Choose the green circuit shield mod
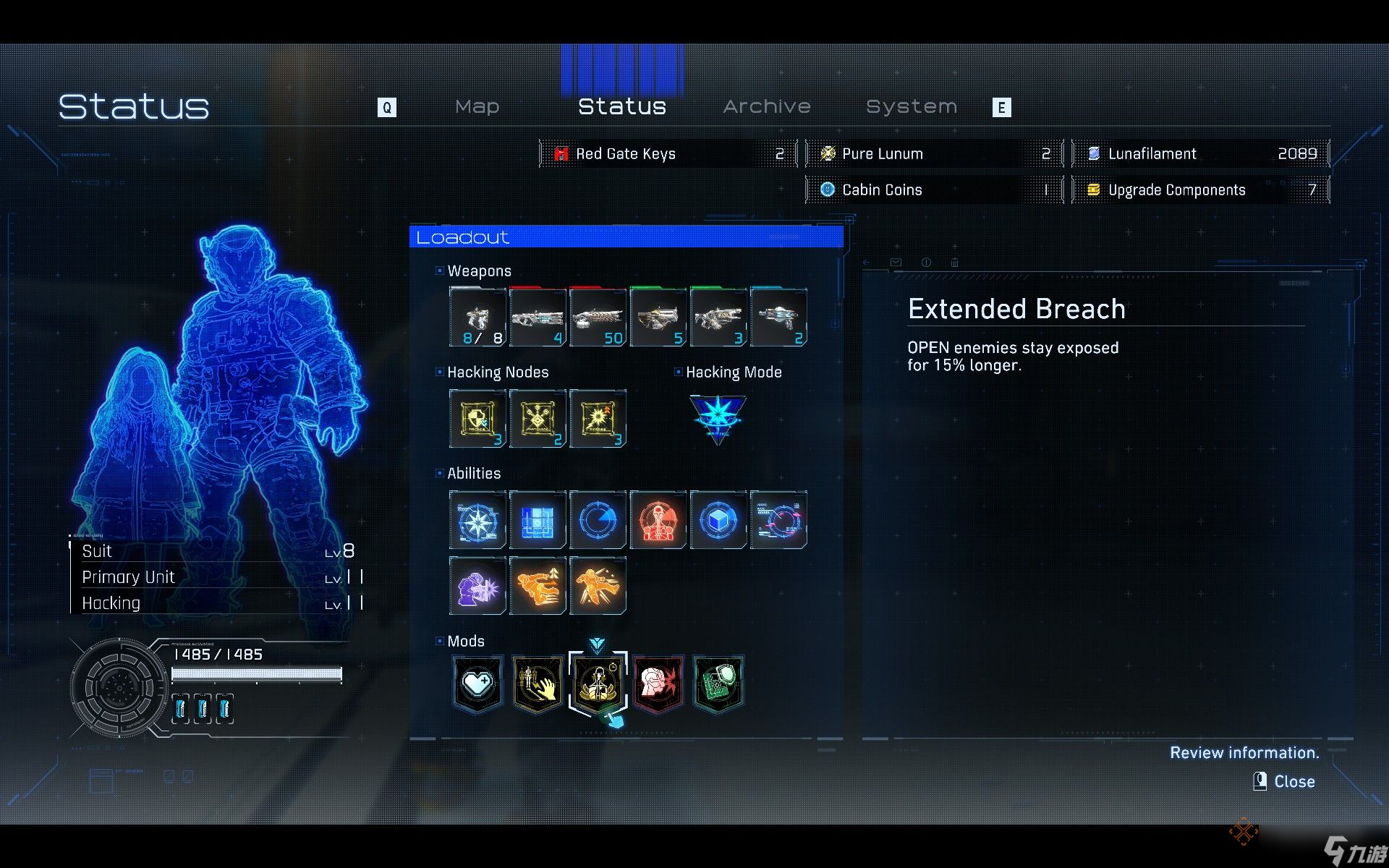 [718, 683]
